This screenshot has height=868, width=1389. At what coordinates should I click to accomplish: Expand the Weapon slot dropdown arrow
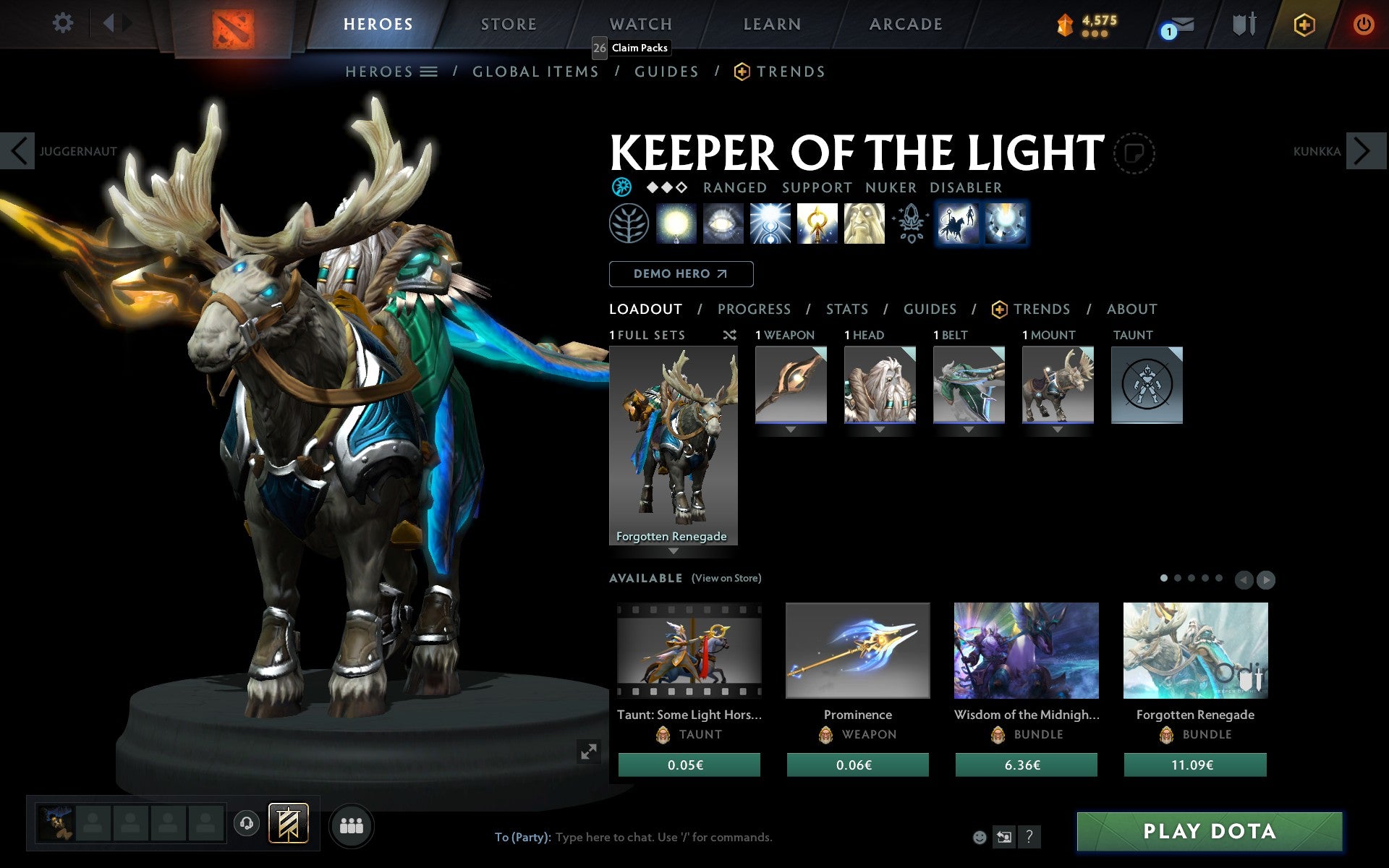[x=790, y=428]
